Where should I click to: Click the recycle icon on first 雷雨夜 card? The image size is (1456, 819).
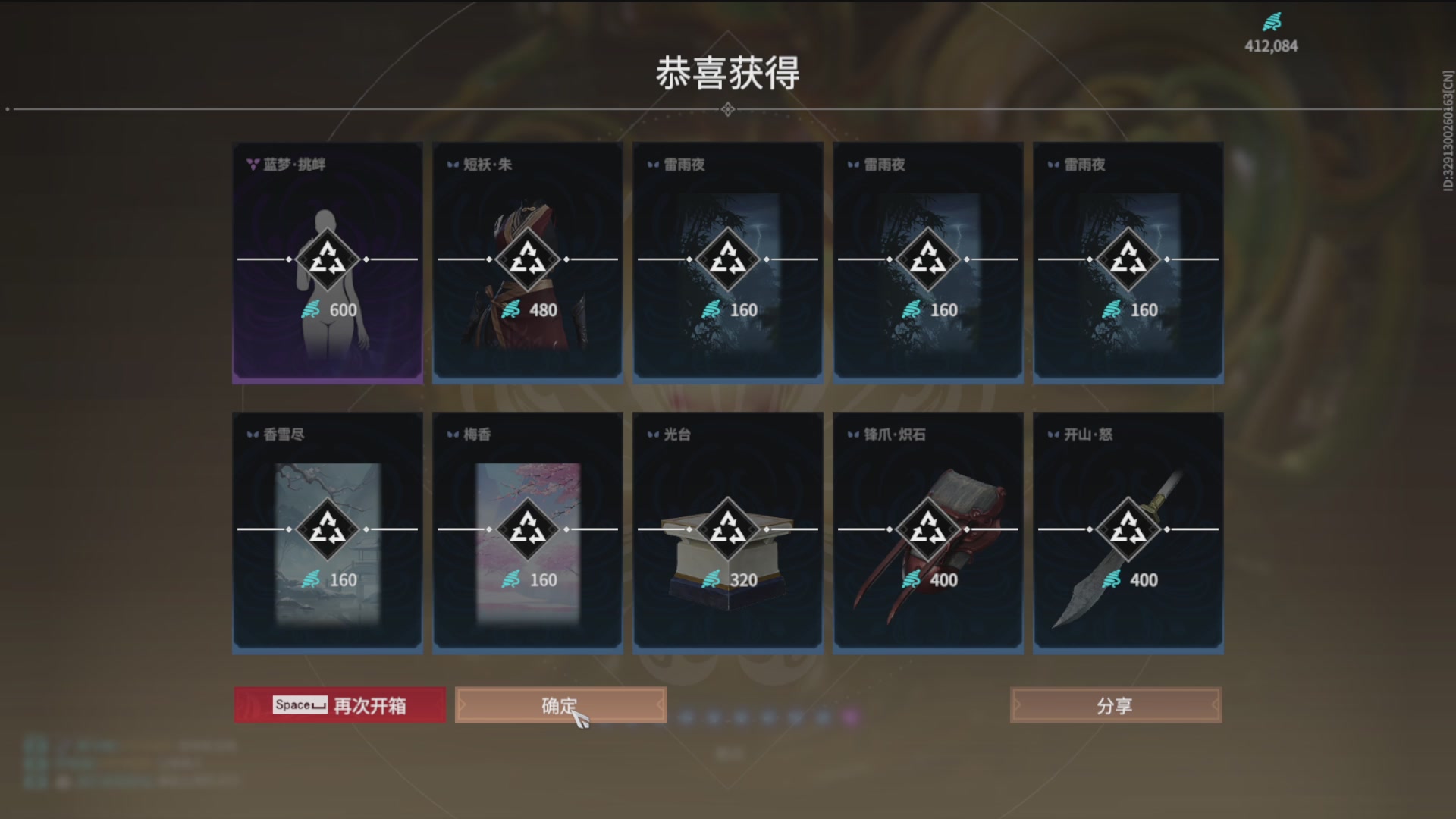pos(728,259)
